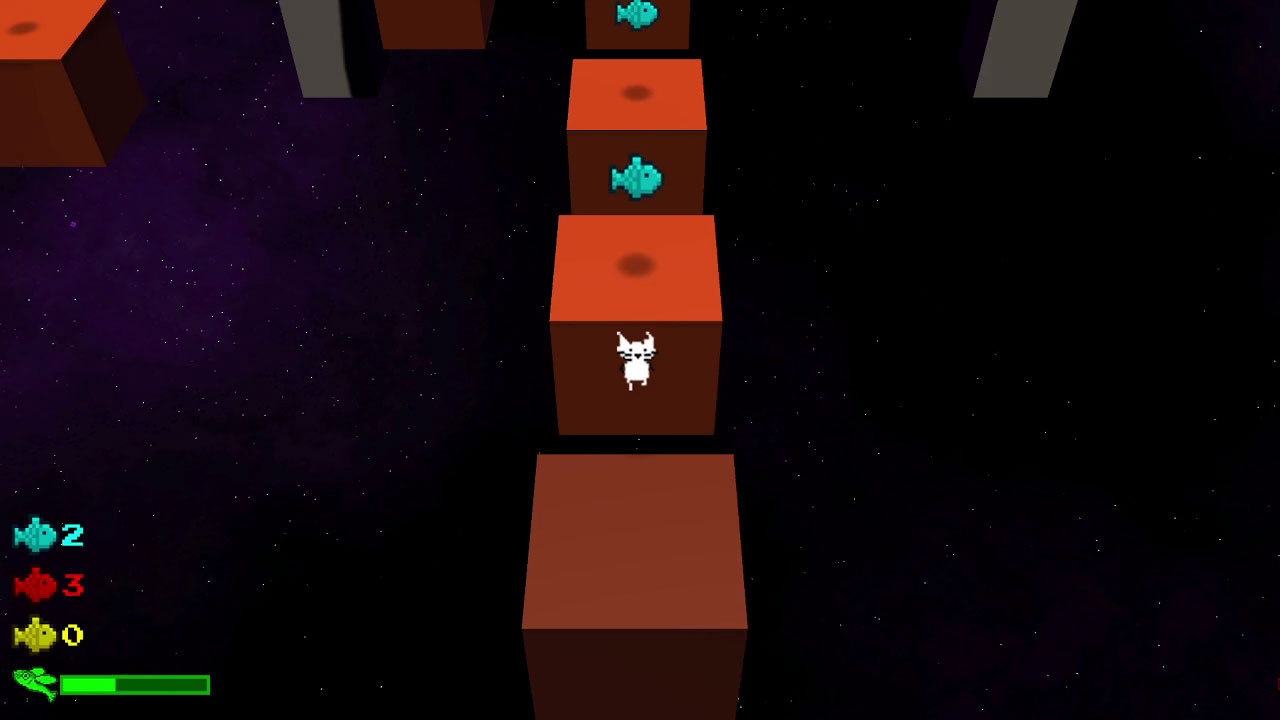Image resolution: width=1280 pixels, height=720 pixels.
Task: Click the orange block with the brown spot
Action: click(636, 265)
